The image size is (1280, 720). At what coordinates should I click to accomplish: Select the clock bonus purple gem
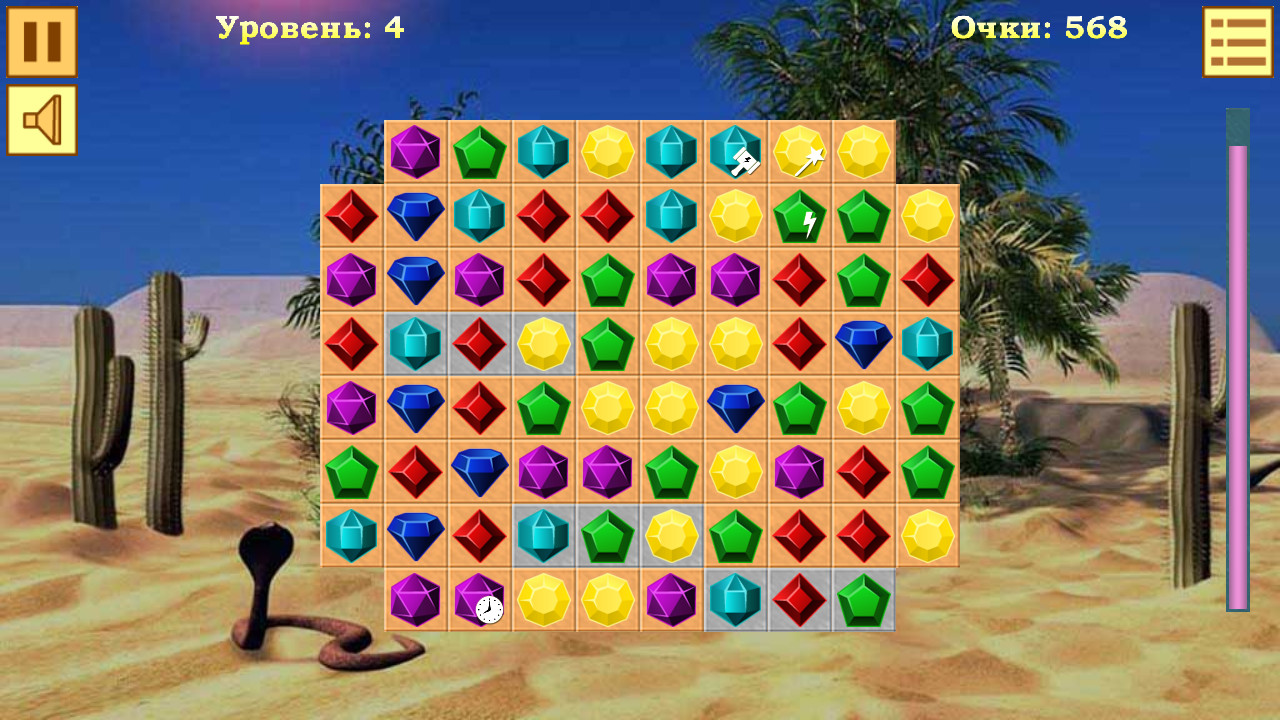(481, 601)
